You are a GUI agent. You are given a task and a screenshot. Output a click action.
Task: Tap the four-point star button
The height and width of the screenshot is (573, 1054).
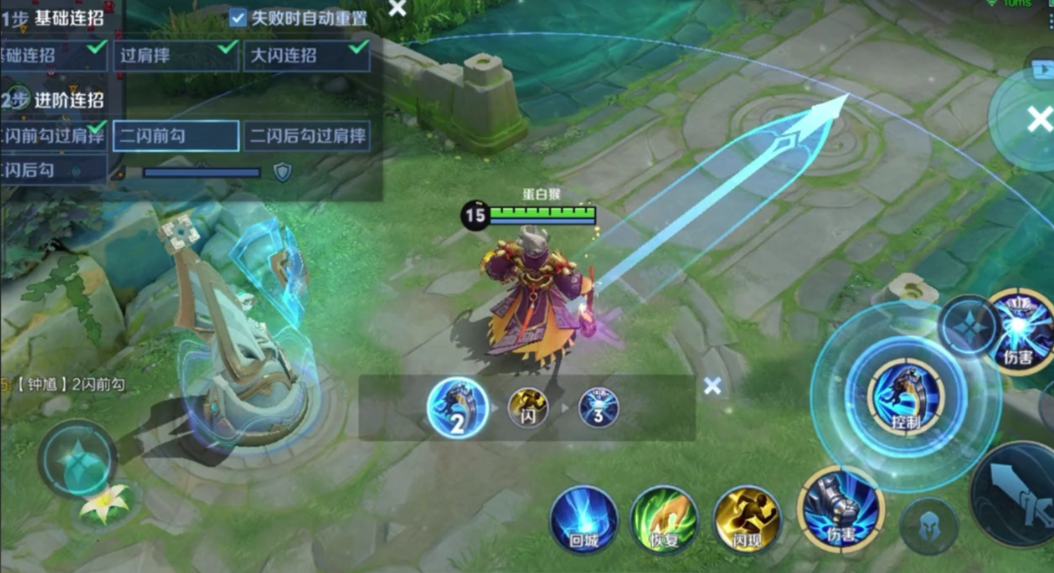coord(968,325)
